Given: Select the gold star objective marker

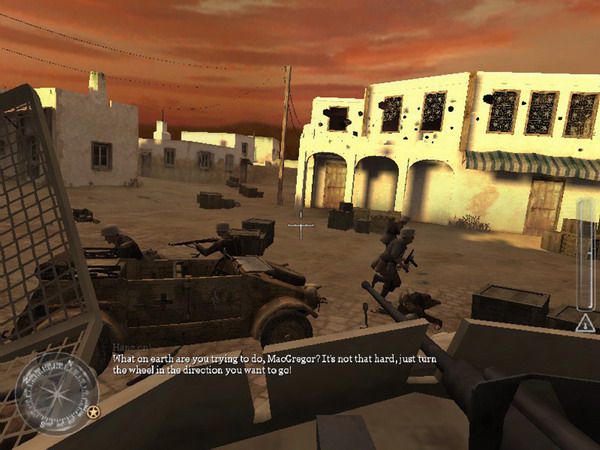Looking at the screenshot, I should [x=93, y=411].
